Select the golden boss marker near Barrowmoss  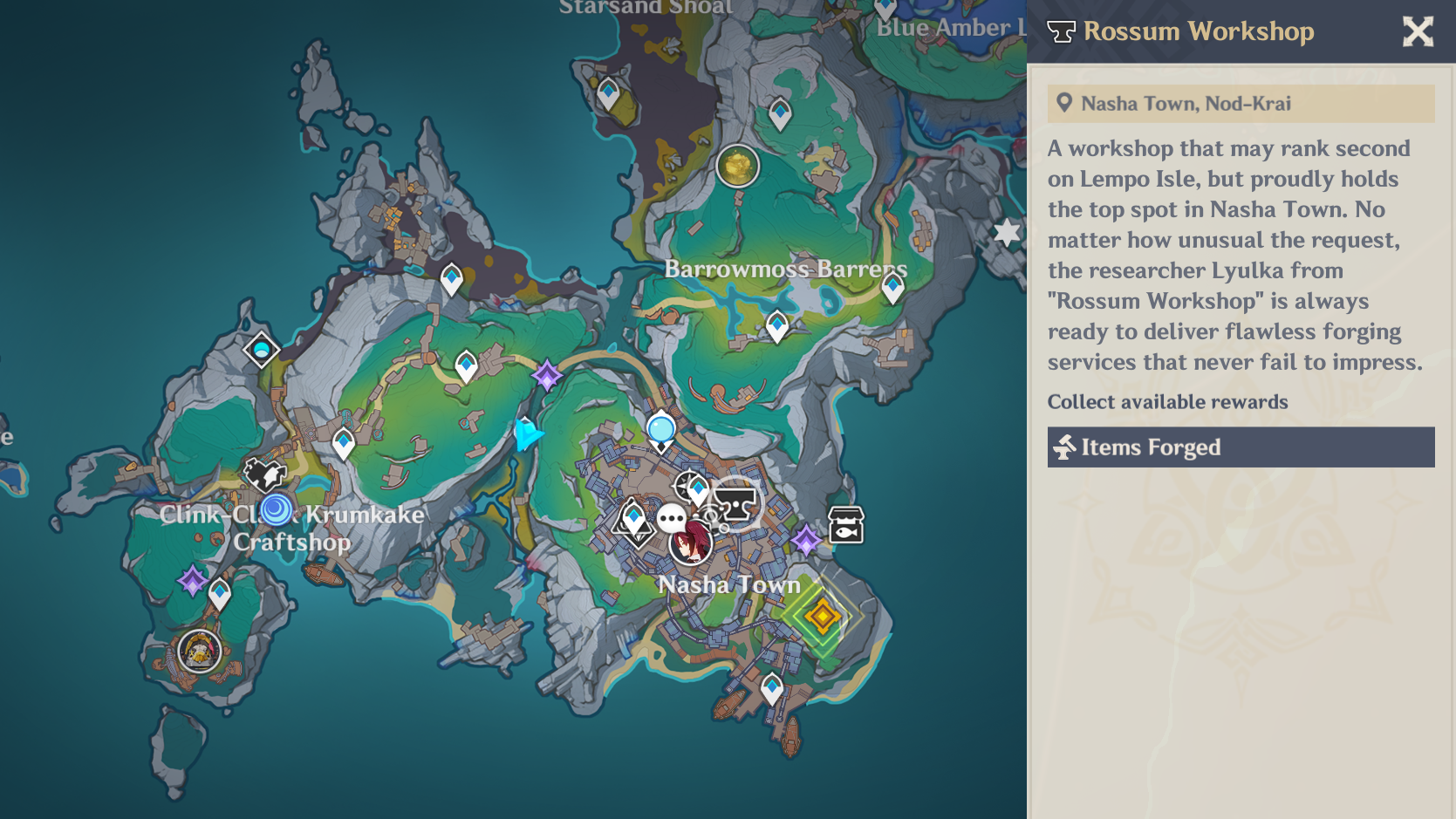(x=737, y=166)
